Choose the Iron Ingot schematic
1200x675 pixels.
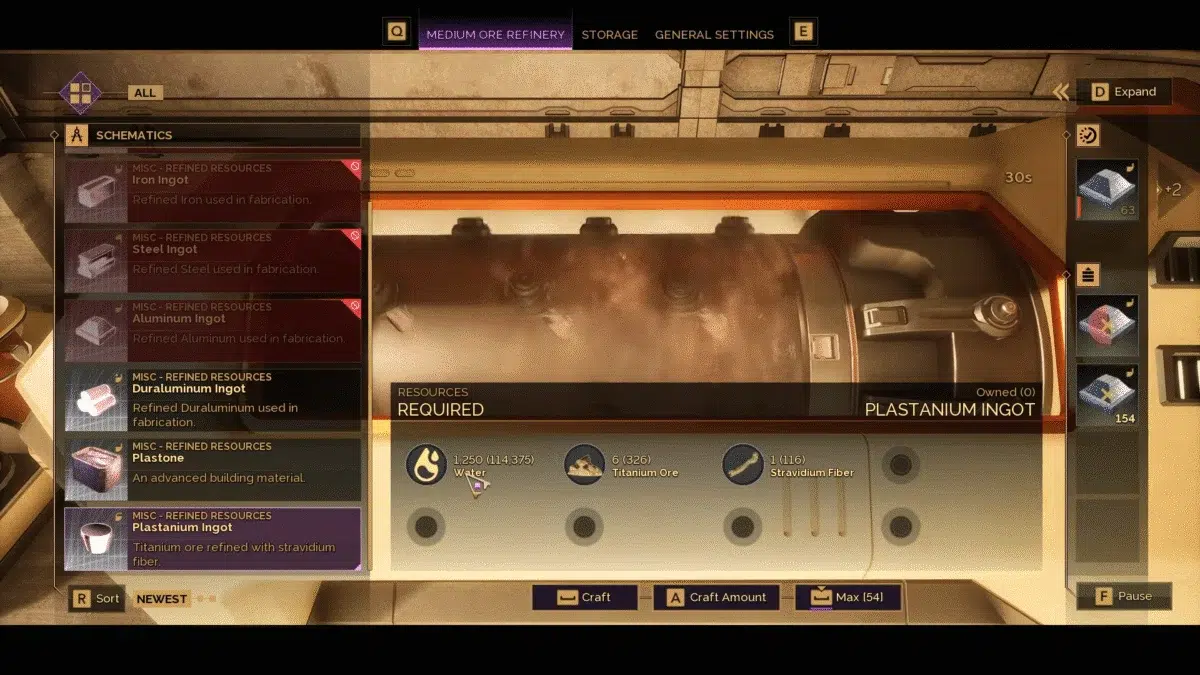(212, 190)
